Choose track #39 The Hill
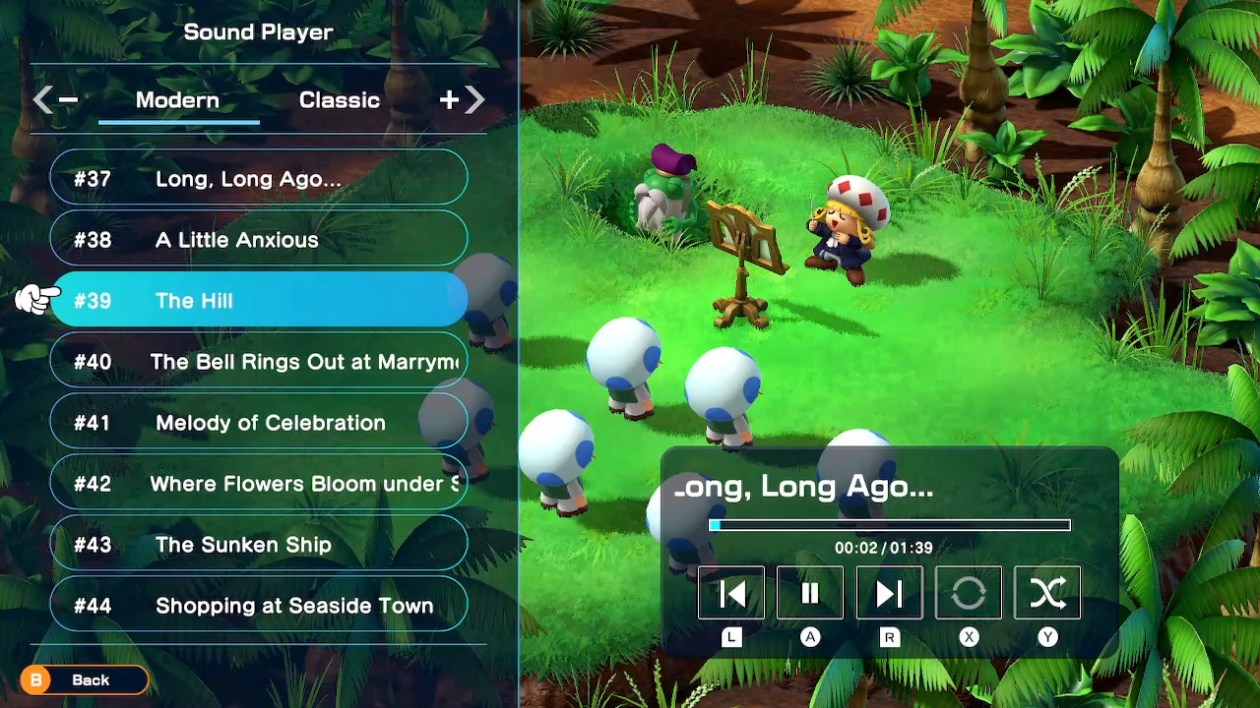This screenshot has height=708, width=1260. point(258,300)
